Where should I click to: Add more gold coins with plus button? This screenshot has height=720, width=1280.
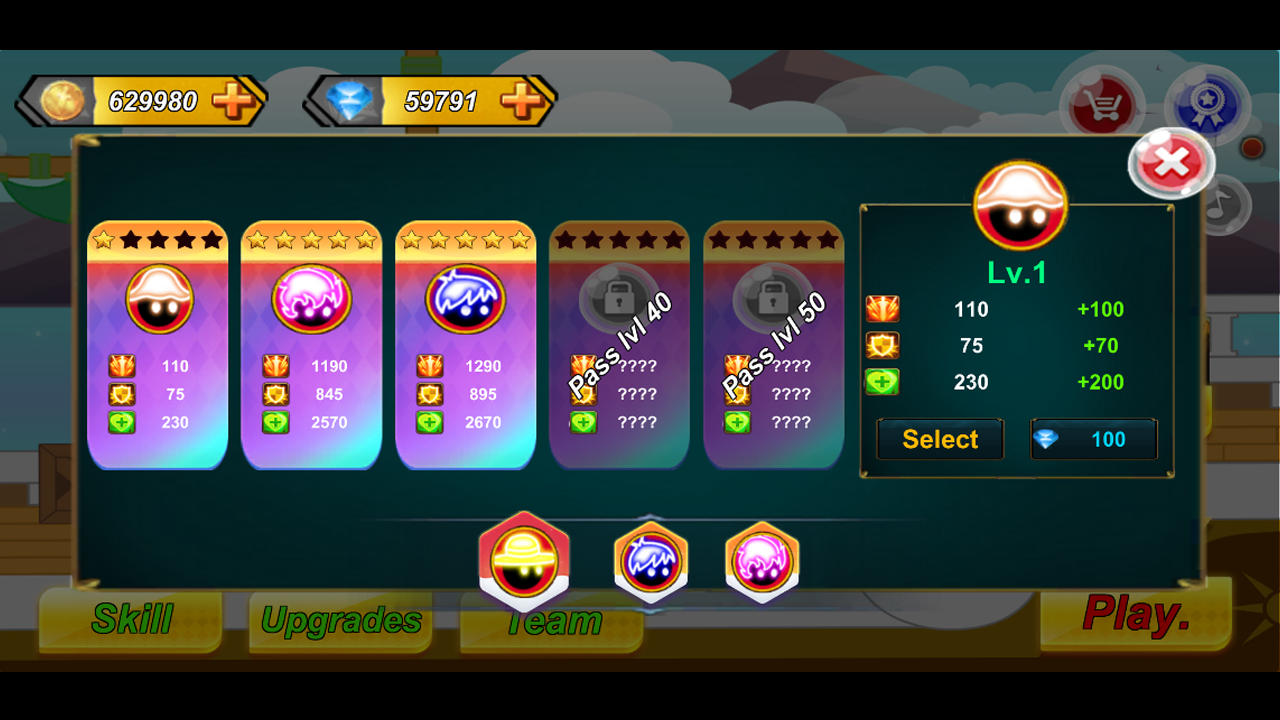[234, 101]
